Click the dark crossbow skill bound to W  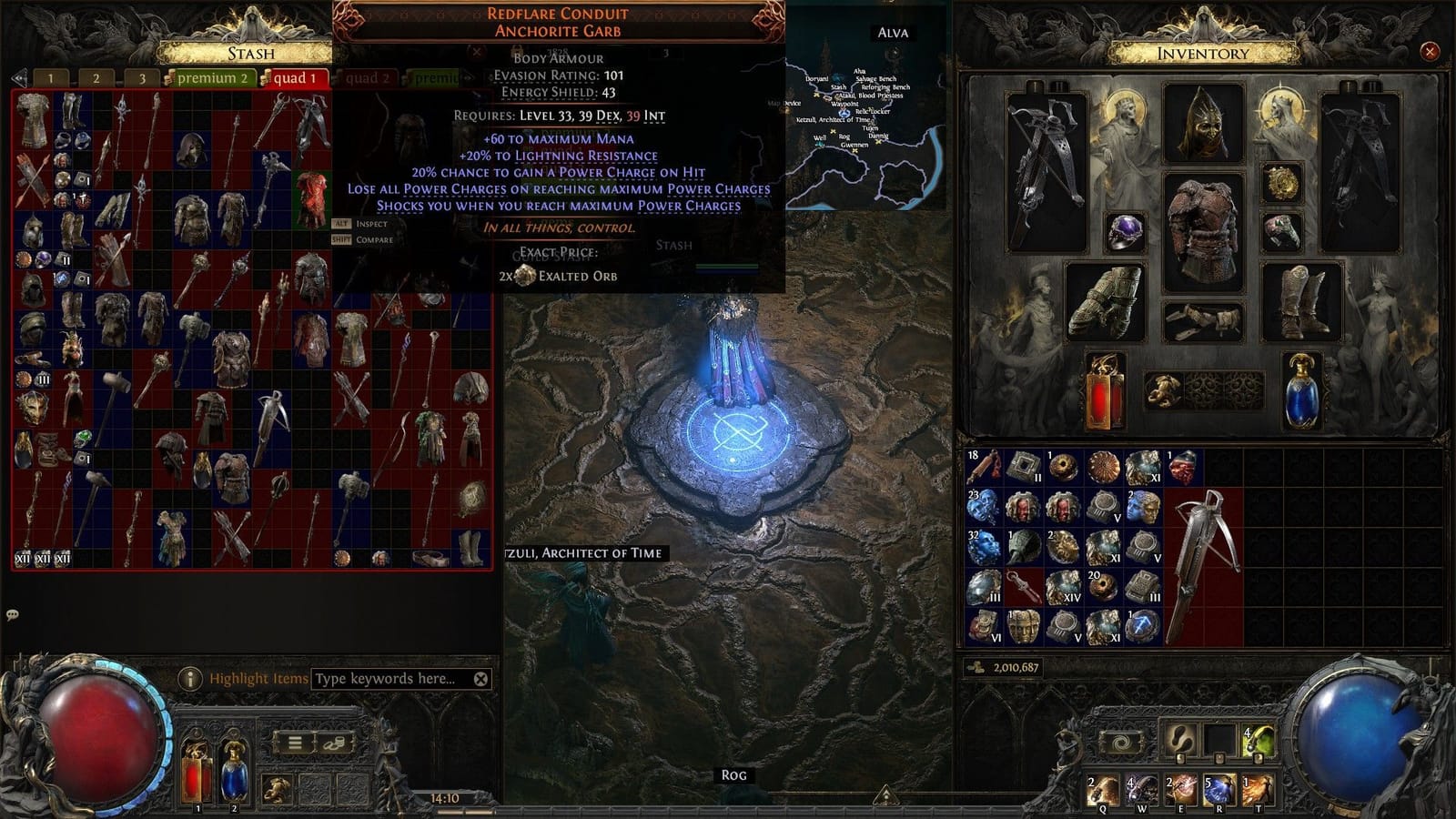[x=1143, y=790]
